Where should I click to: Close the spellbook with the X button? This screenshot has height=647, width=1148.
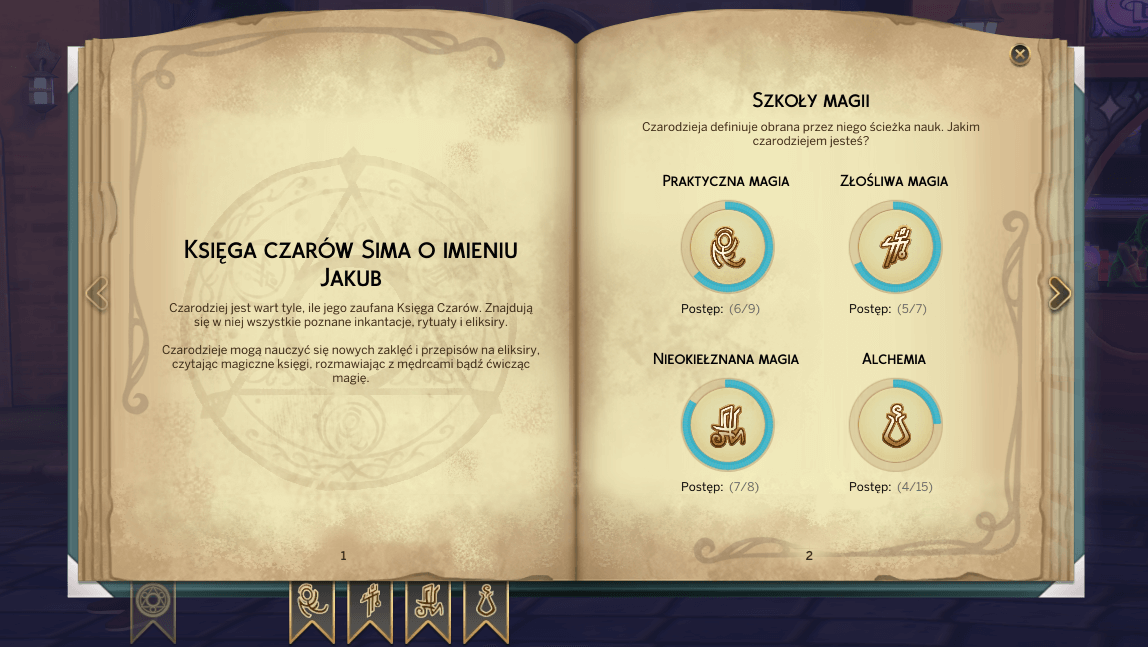point(1020,54)
